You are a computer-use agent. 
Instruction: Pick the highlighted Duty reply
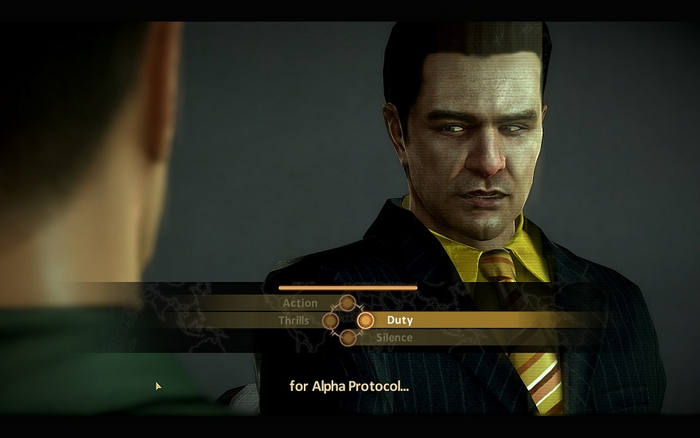tap(399, 321)
